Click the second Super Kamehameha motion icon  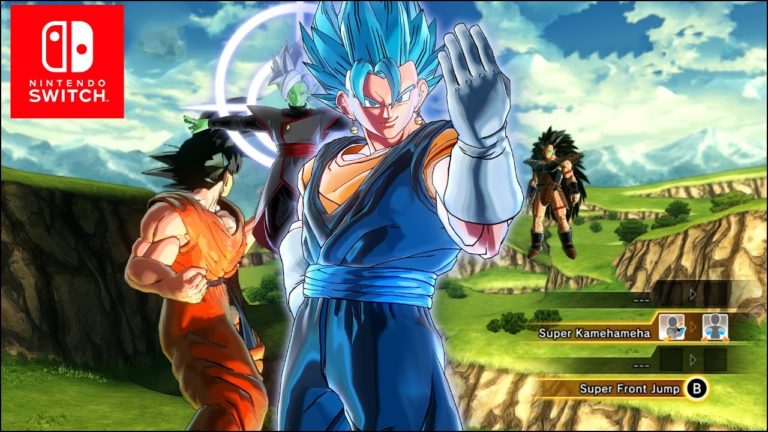[714, 327]
